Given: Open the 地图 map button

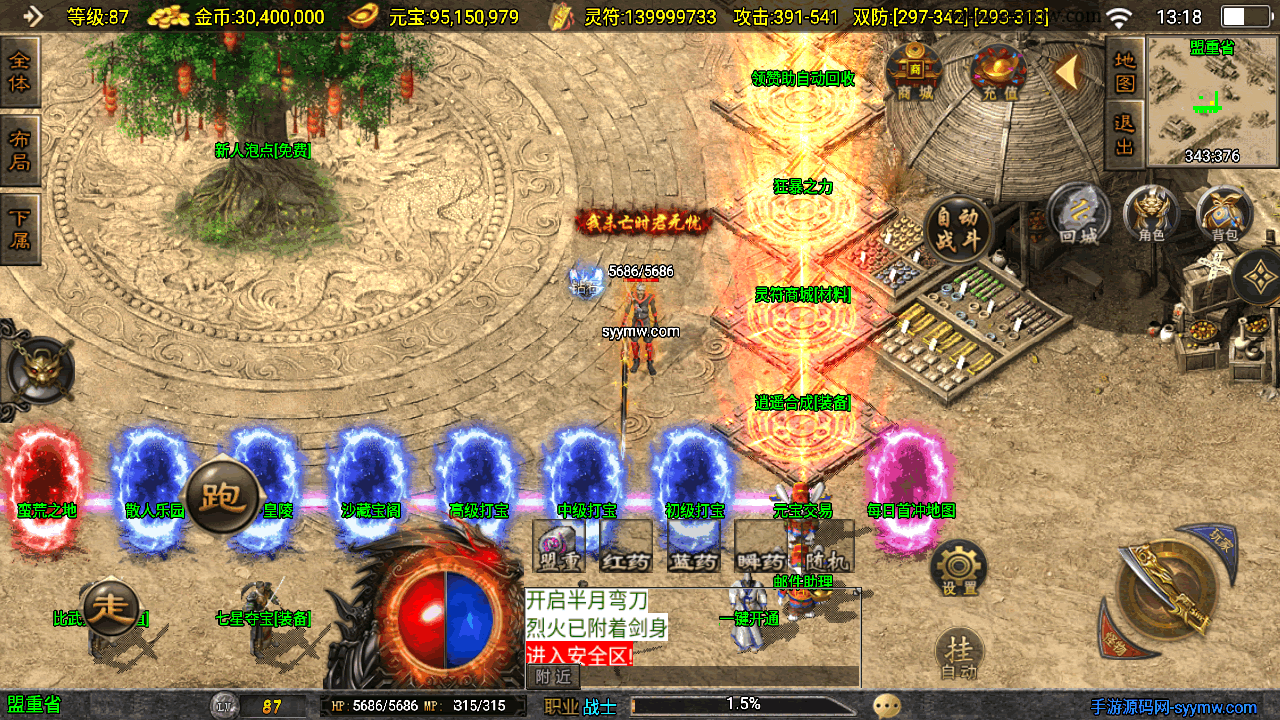Looking at the screenshot, I should point(1125,70).
